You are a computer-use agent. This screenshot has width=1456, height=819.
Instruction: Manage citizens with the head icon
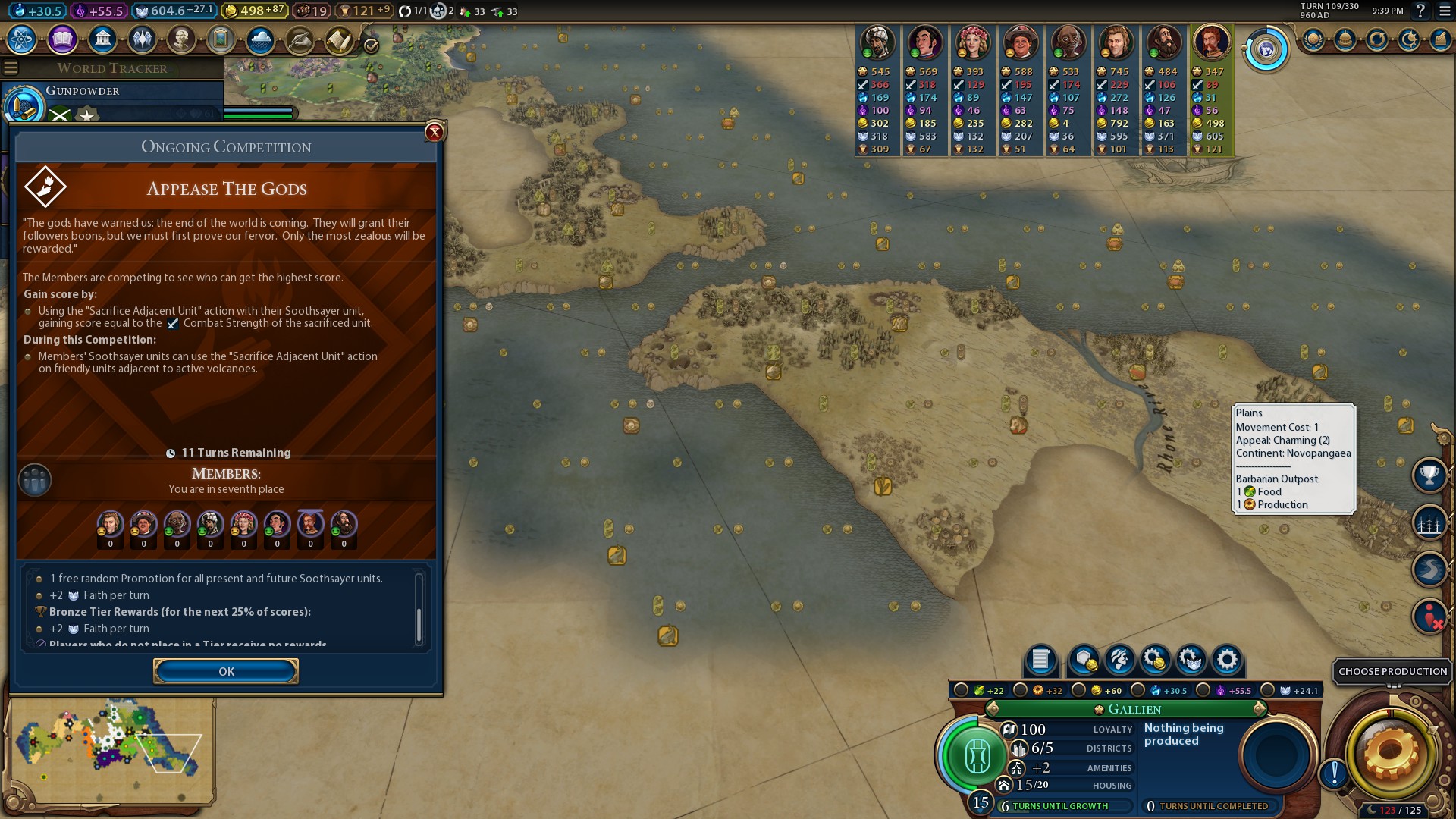1120,660
